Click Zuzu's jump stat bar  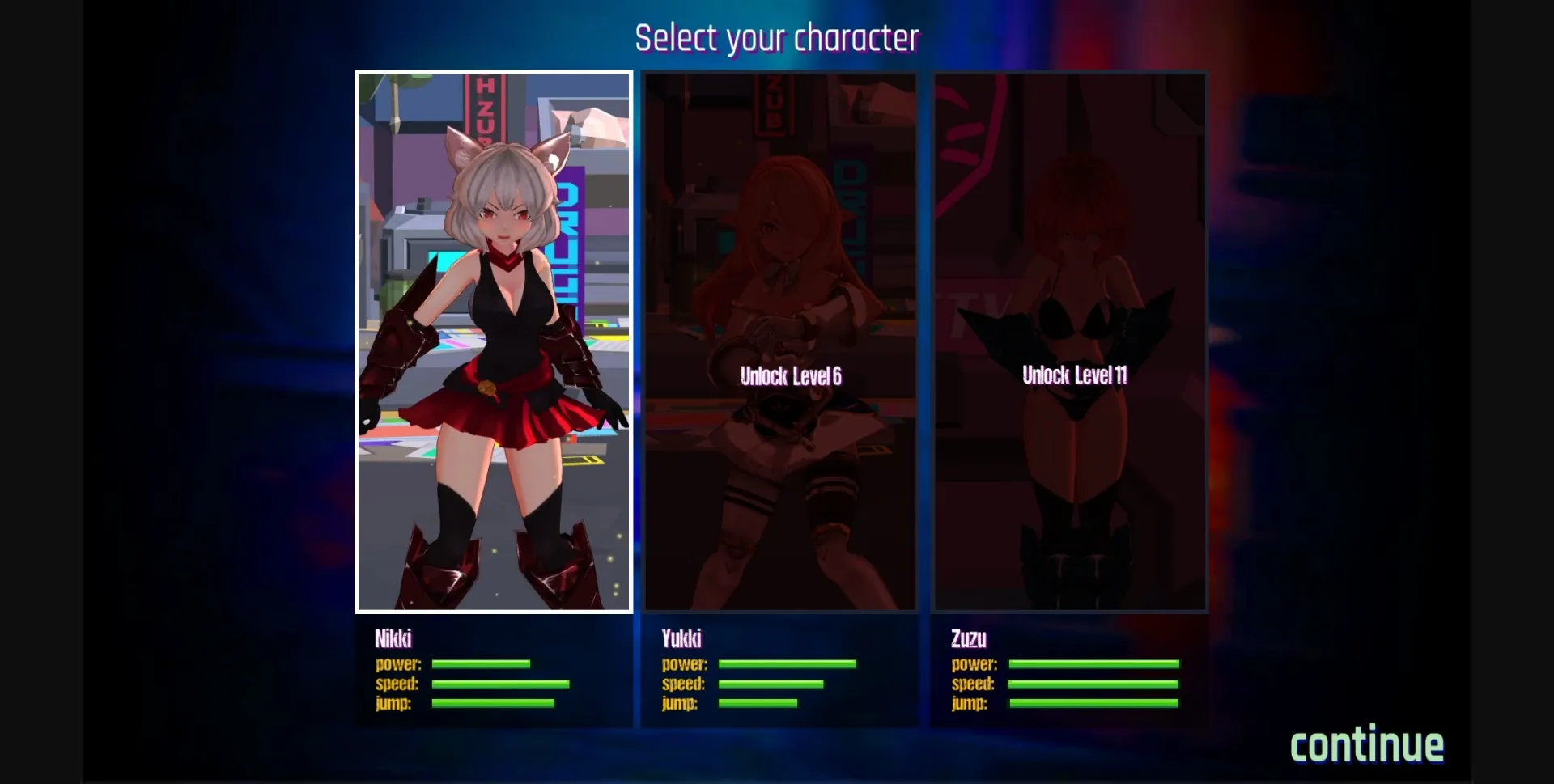pos(1093,703)
